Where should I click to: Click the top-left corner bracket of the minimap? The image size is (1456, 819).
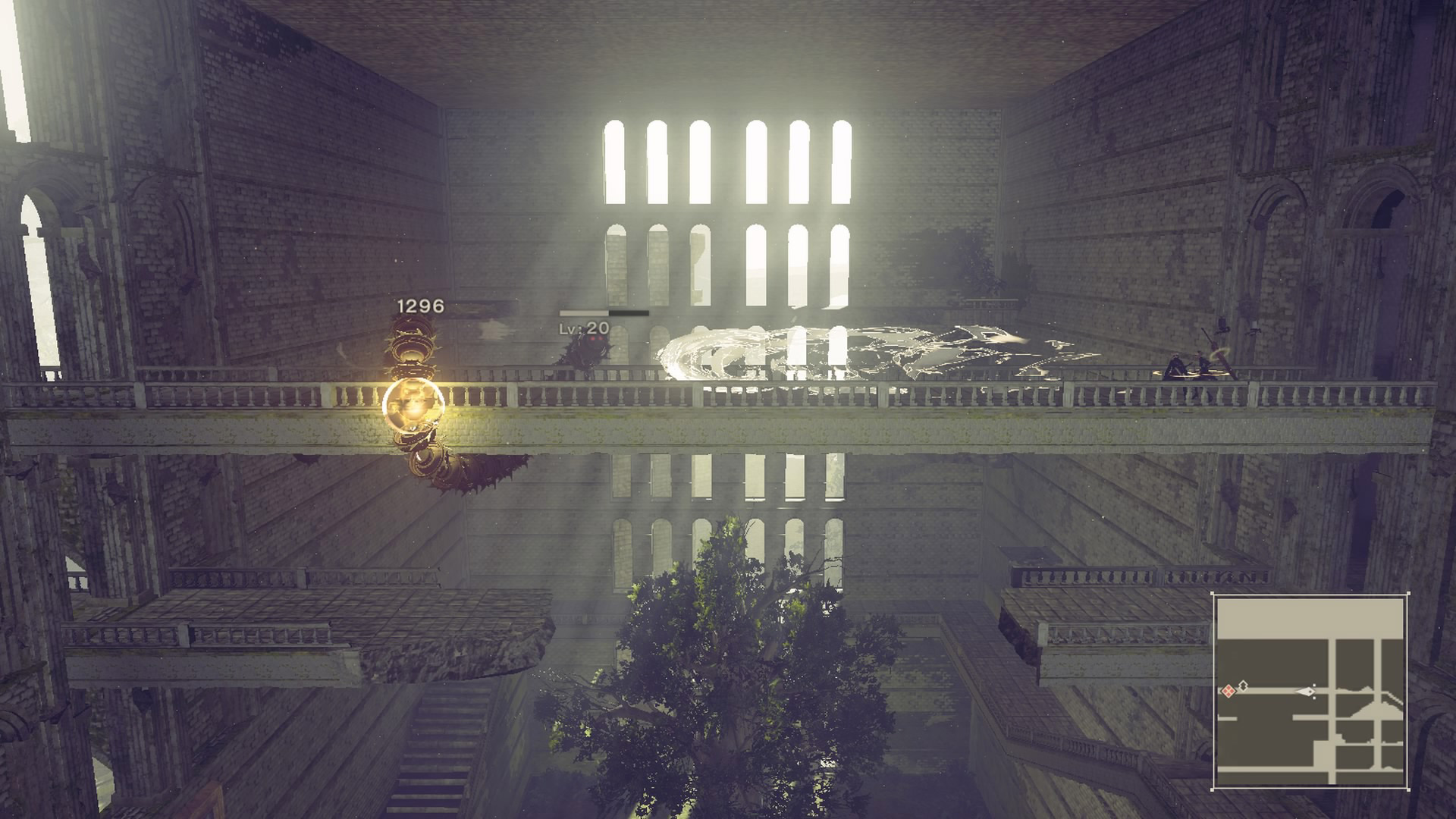coord(1212,593)
